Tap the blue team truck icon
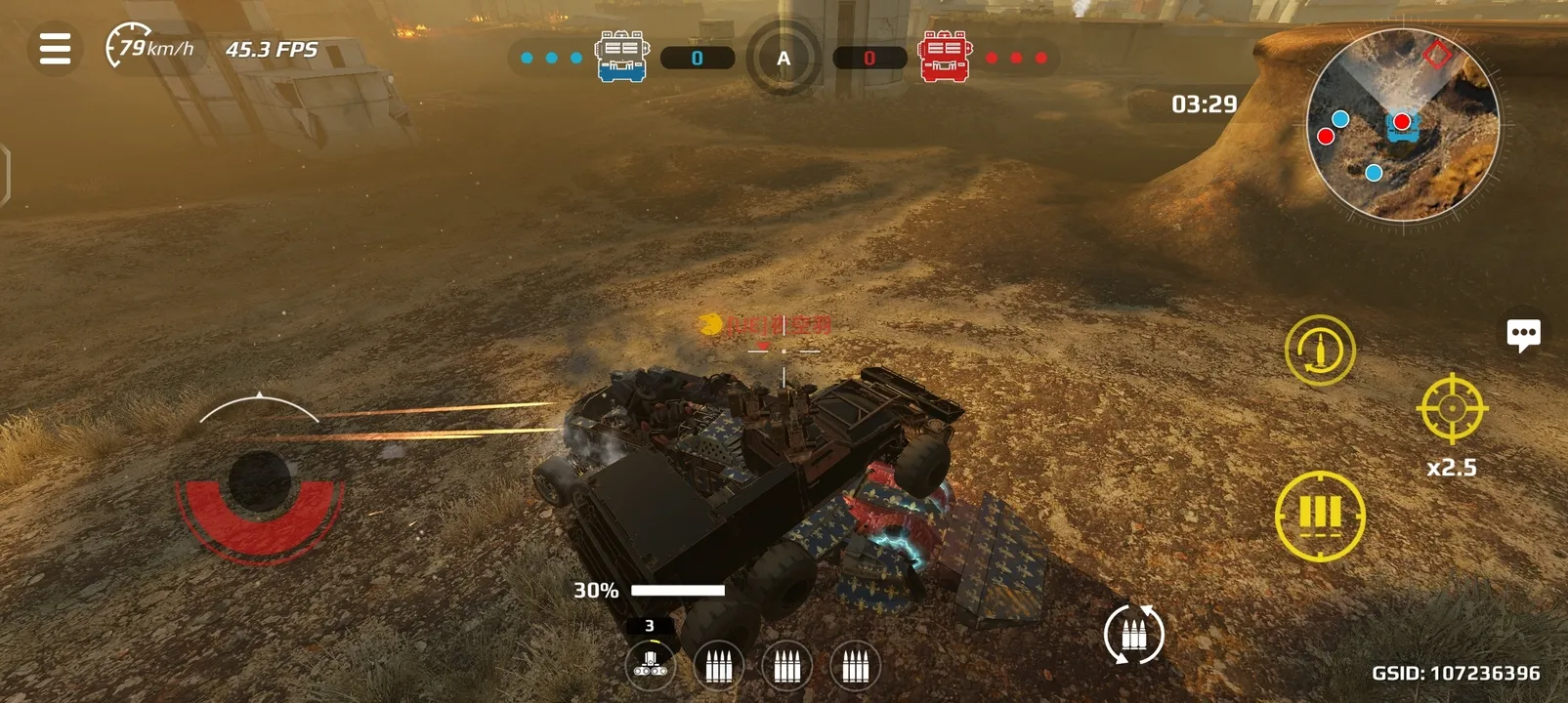 pos(622,56)
